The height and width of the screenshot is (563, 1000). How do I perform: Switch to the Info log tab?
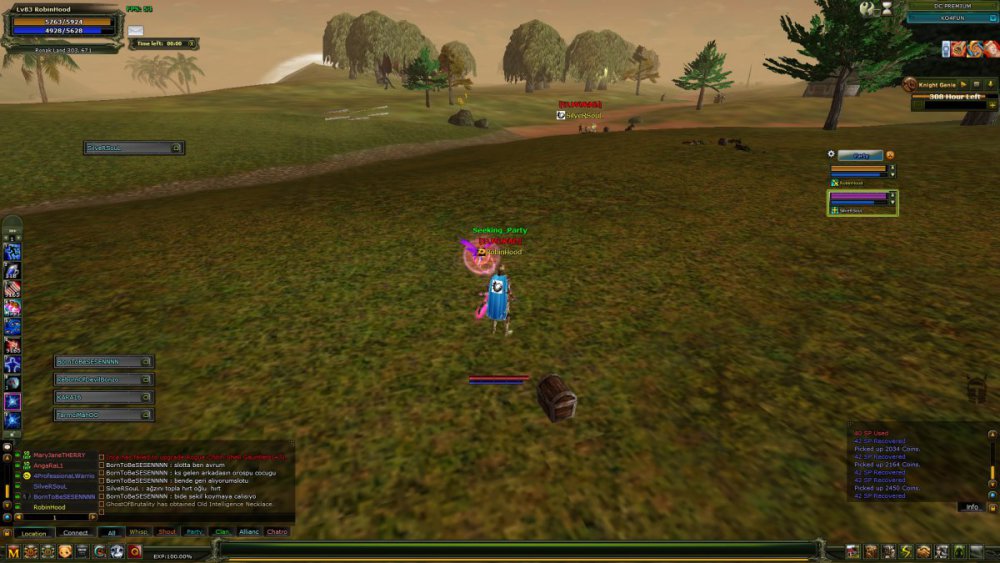972,507
